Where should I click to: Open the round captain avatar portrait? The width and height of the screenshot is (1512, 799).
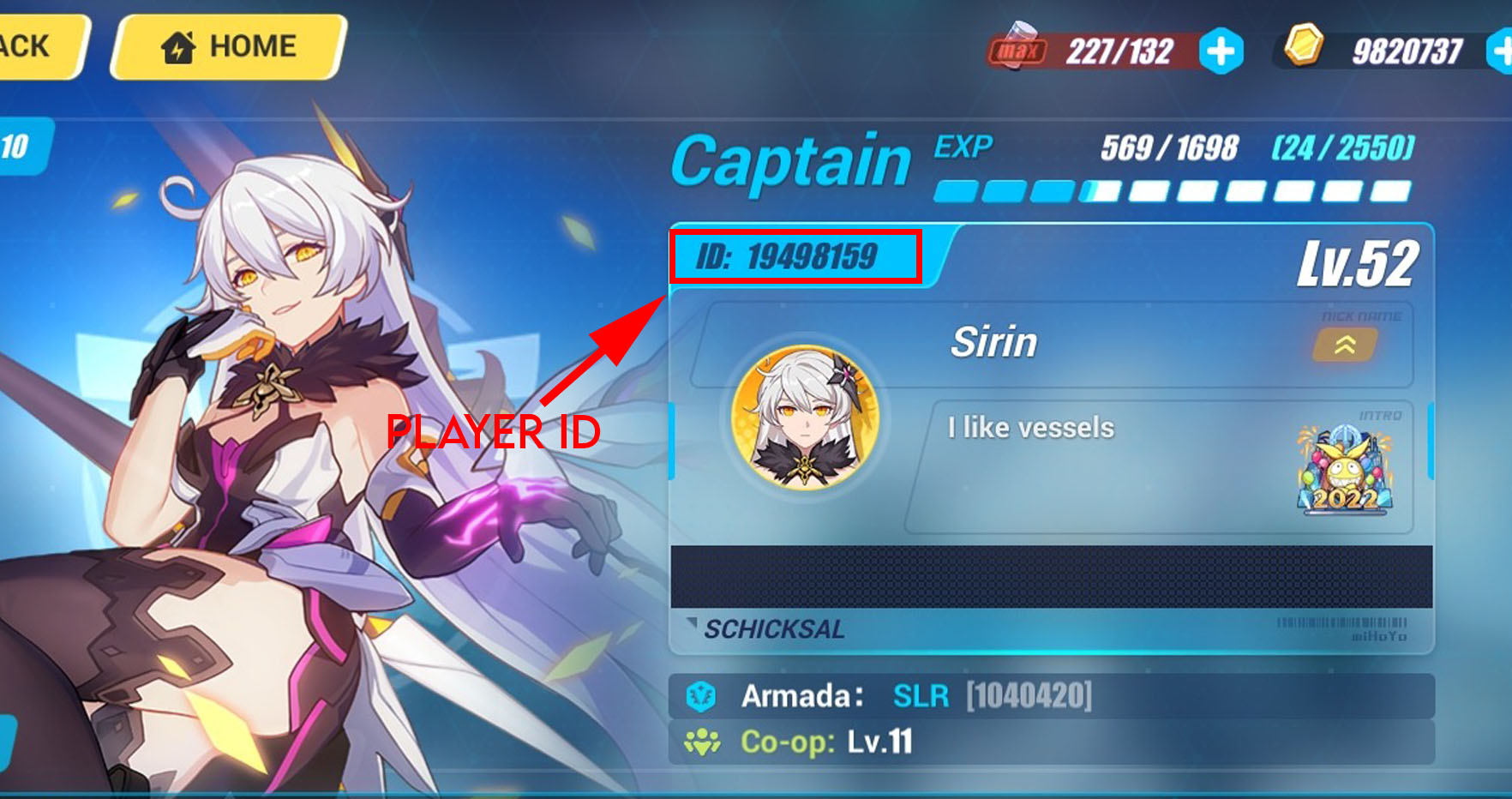[x=805, y=418]
